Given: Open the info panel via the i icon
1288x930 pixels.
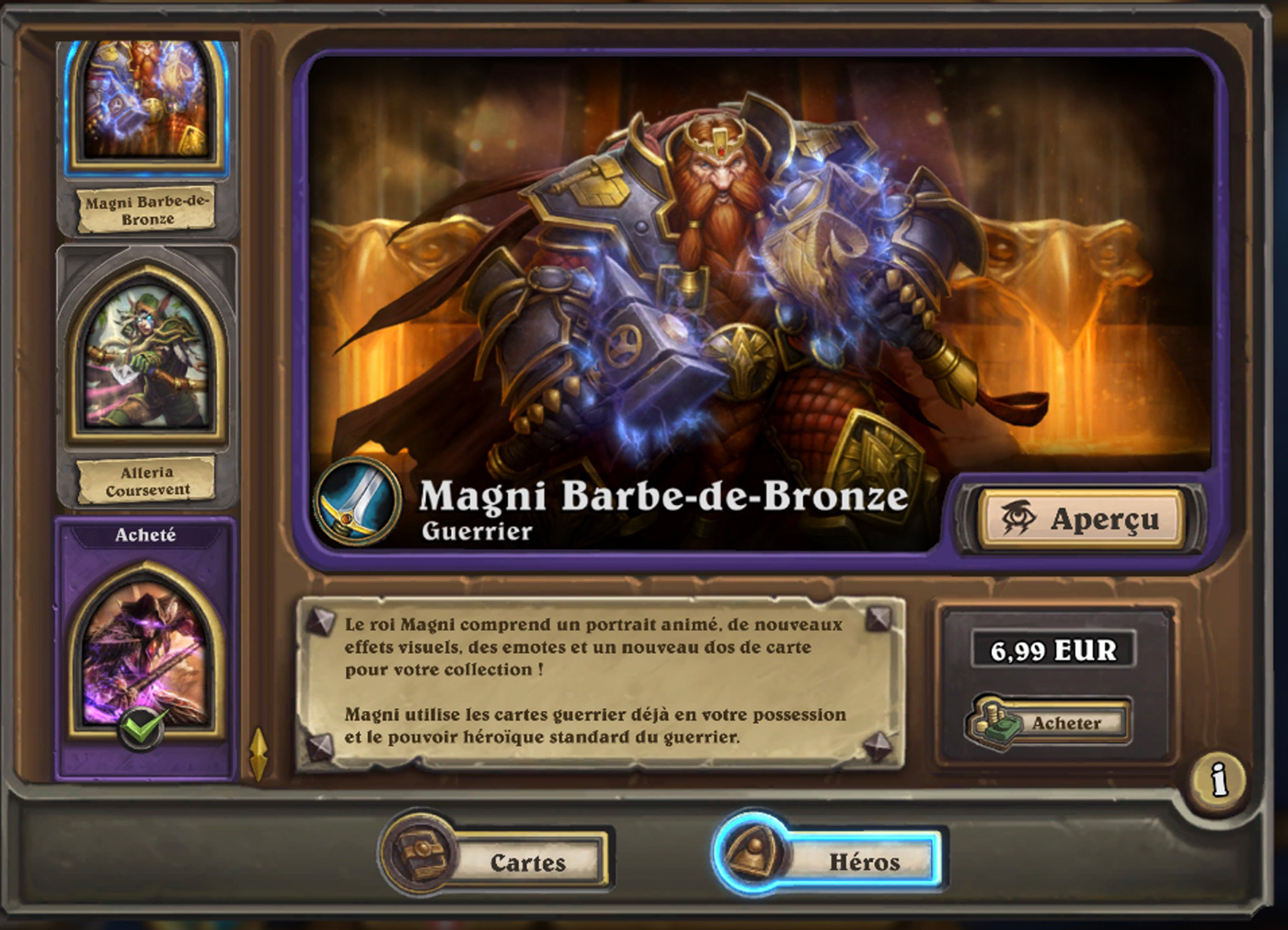Looking at the screenshot, I should tap(1218, 781).
